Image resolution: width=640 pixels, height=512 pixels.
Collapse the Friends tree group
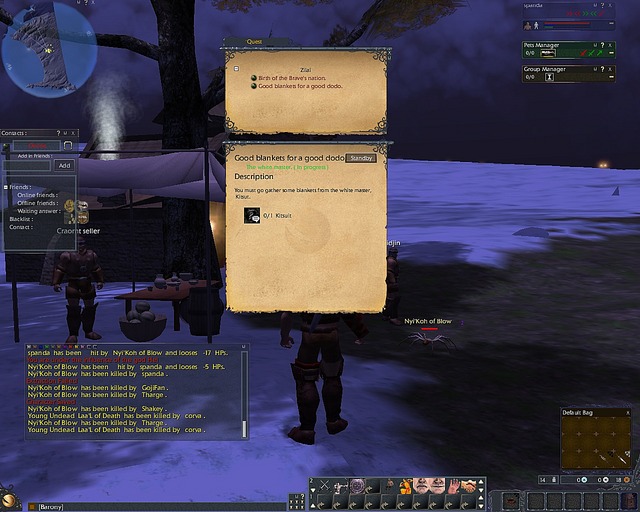(5, 187)
